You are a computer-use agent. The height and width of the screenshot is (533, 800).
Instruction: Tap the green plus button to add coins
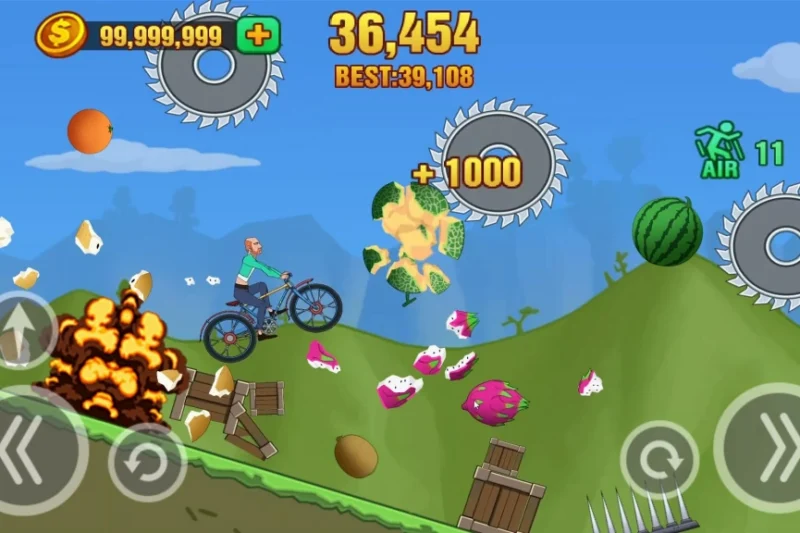click(x=258, y=35)
